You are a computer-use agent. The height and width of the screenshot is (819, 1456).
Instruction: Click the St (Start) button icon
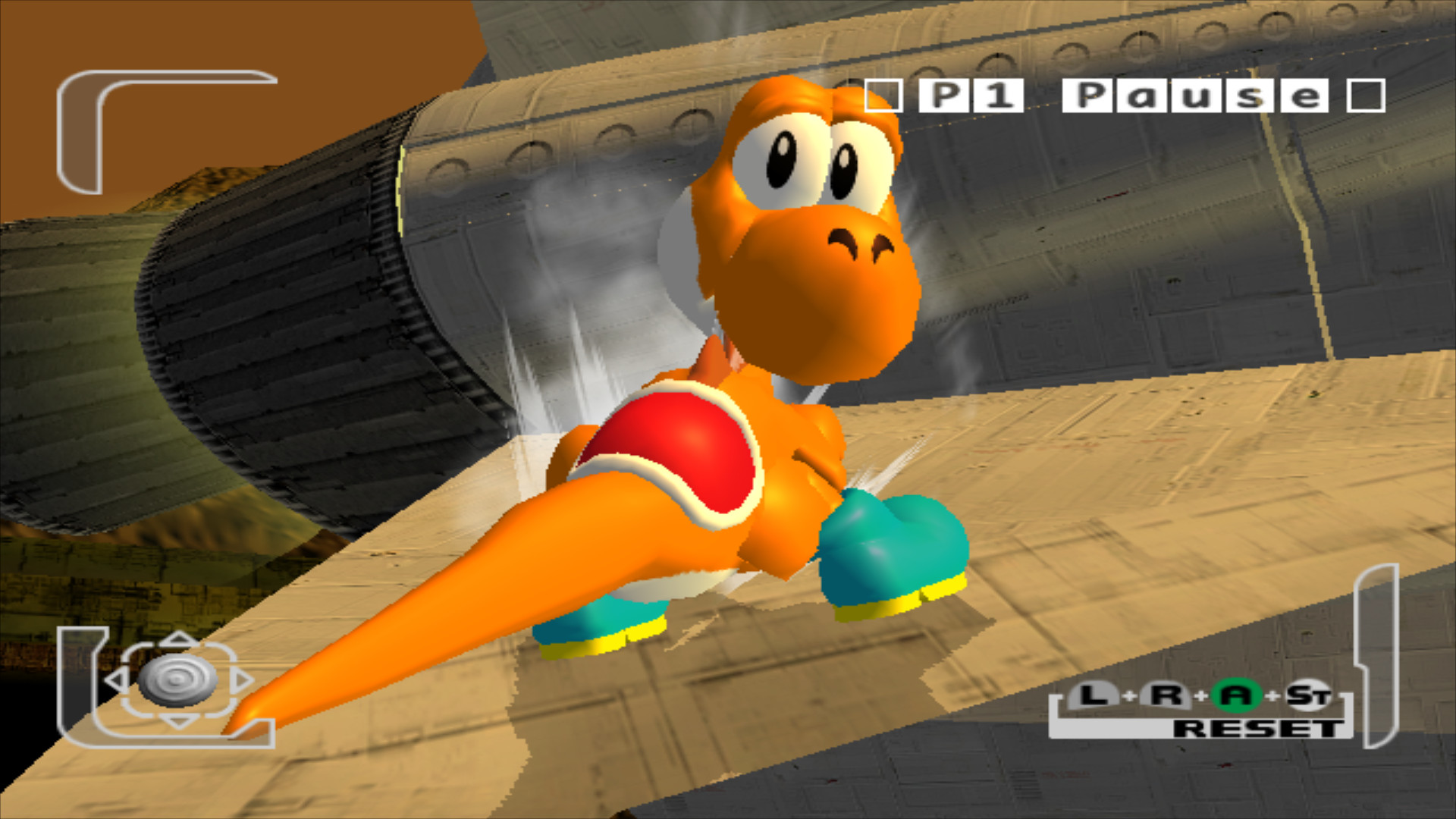click(x=1309, y=696)
